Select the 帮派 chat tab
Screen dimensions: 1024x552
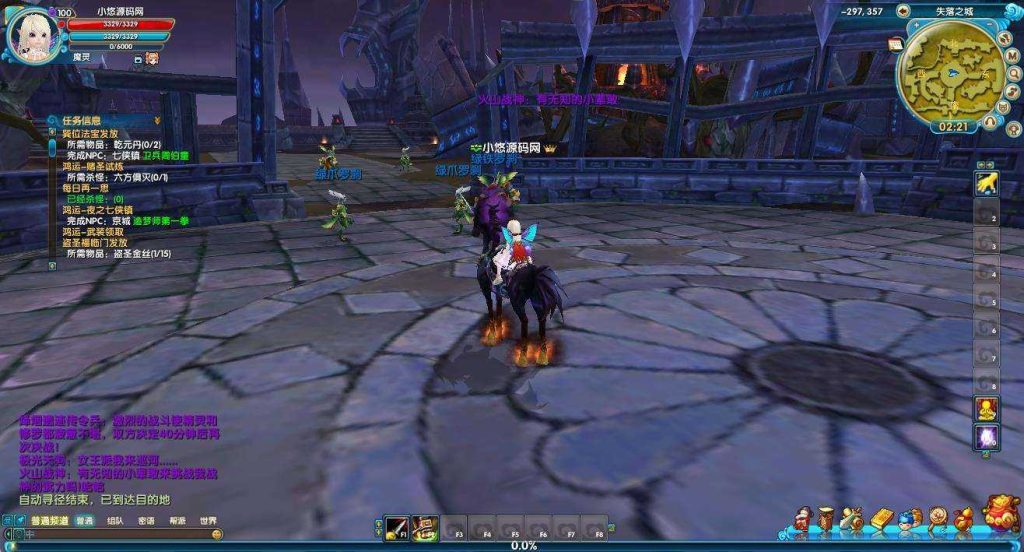[177, 520]
